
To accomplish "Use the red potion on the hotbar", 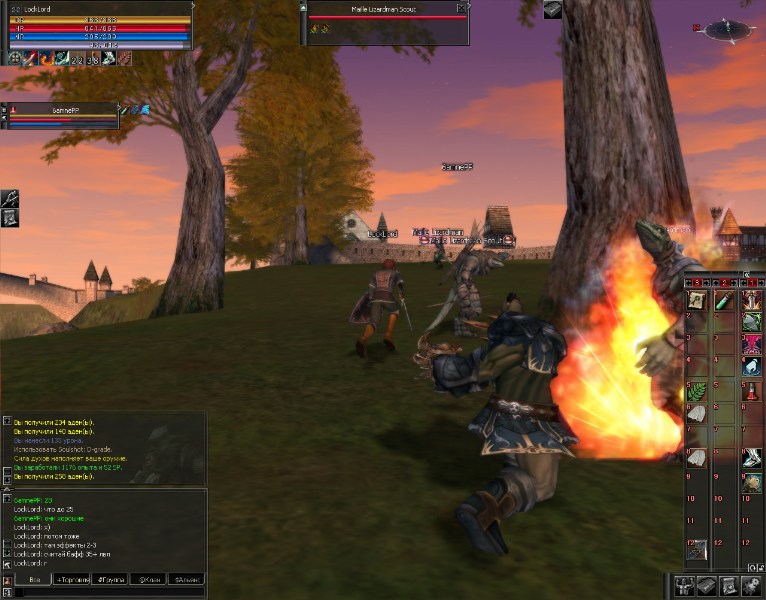I will tap(751, 391).
